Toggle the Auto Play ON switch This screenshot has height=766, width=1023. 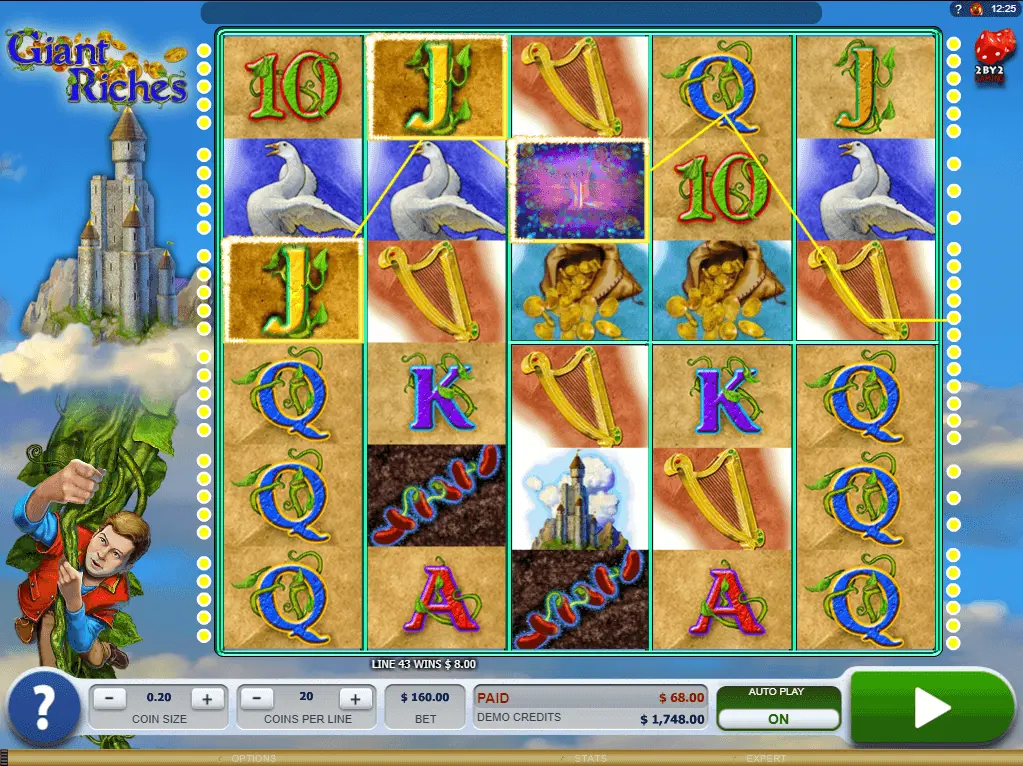(x=778, y=719)
